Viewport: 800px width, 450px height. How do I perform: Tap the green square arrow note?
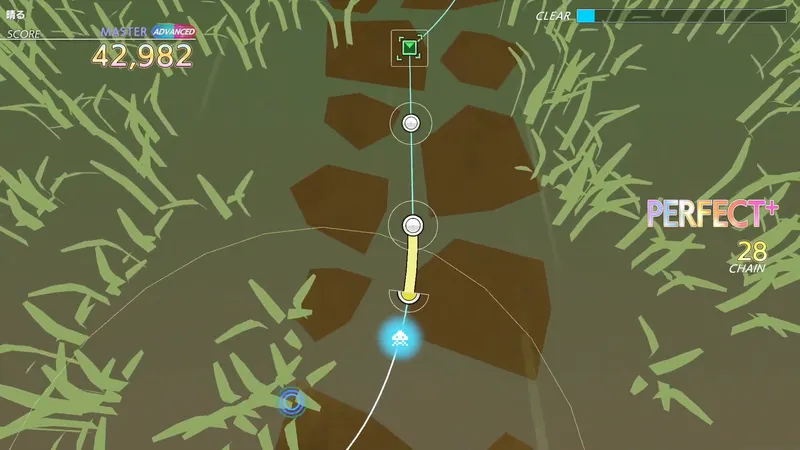pyautogui.click(x=409, y=47)
